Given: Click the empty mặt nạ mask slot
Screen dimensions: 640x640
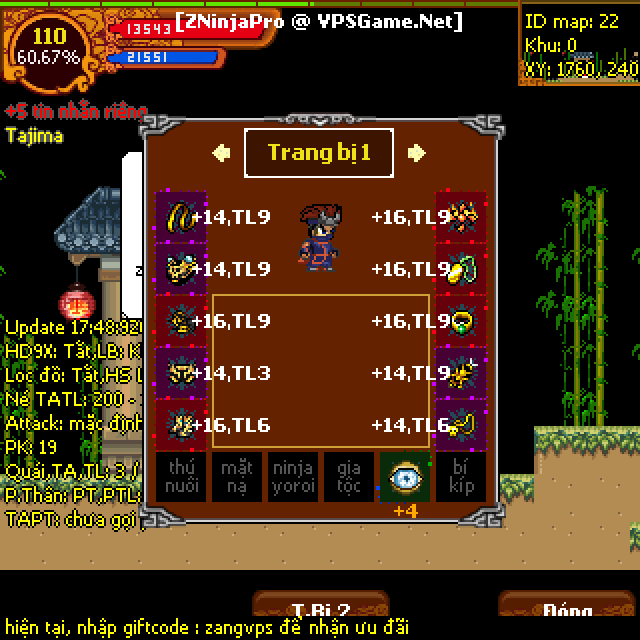Looking at the screenshot, I should tap(237, 476).
